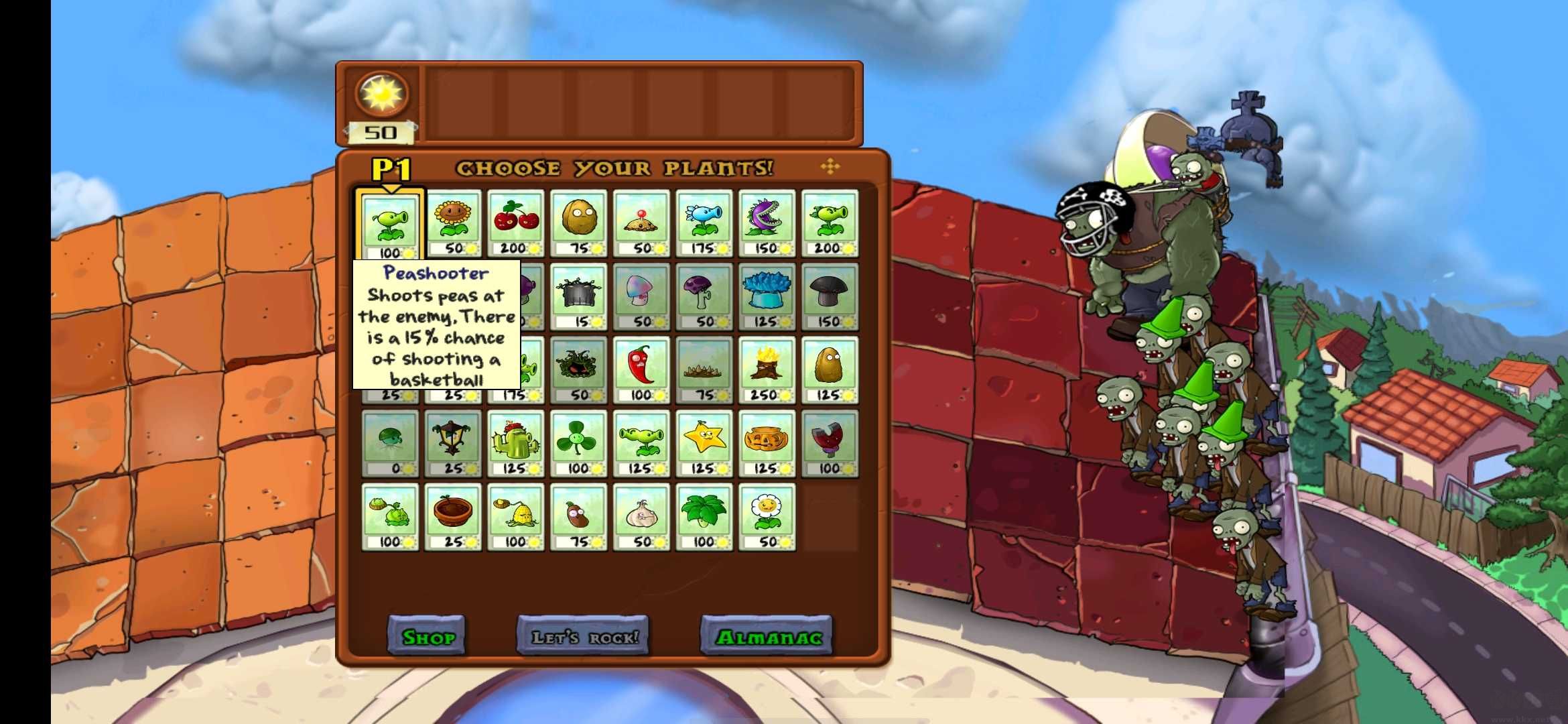Add the Magnet-shroom seed packet
The image size is (1568, 724).
(830, 444)
